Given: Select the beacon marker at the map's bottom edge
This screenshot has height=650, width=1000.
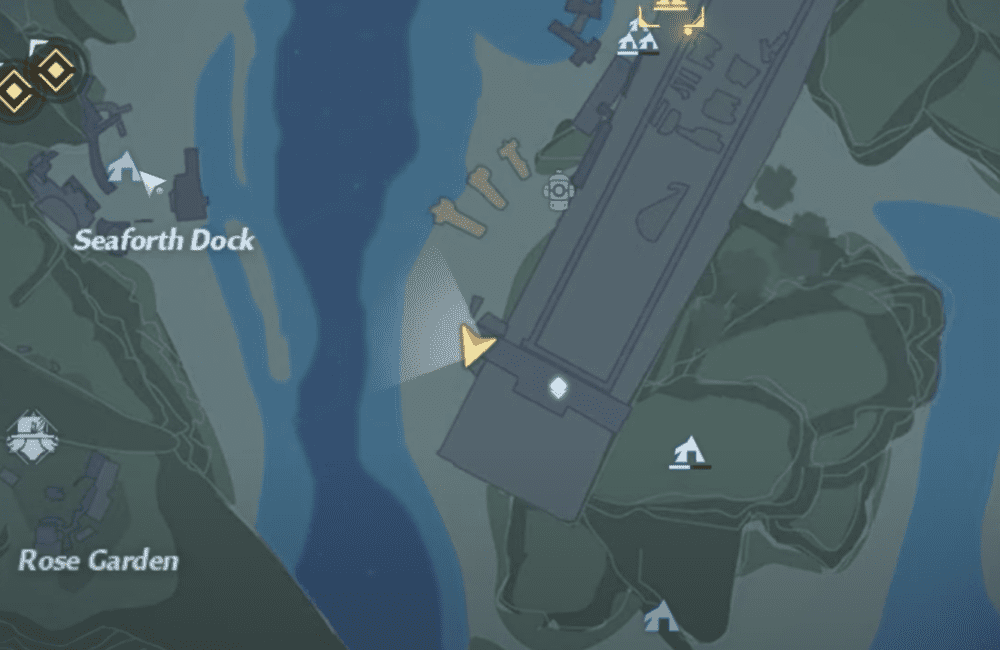Looking at the screenshot, I should 660,617.
